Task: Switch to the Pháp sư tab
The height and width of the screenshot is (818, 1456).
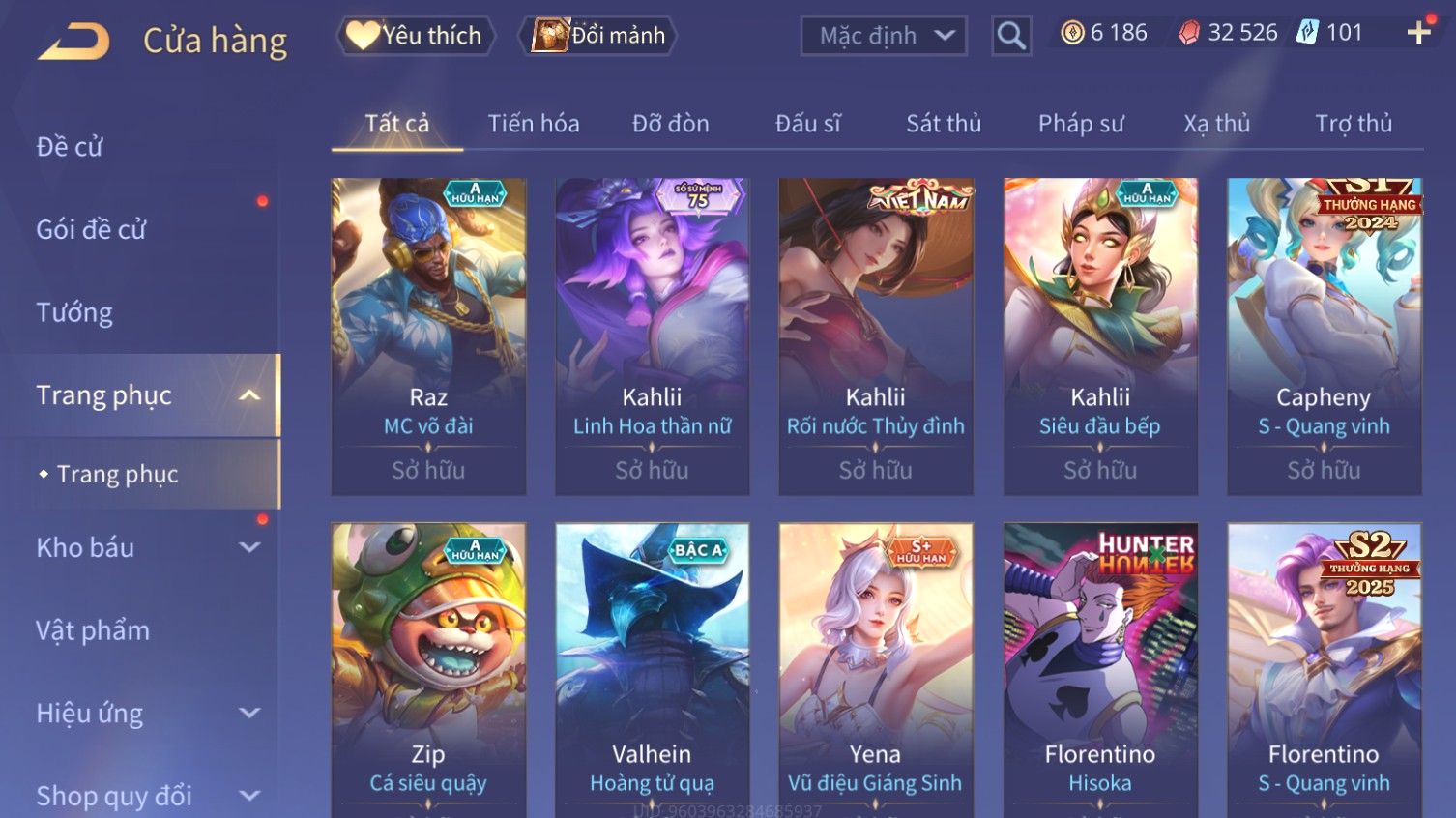Action: [x=1081, y=124]
